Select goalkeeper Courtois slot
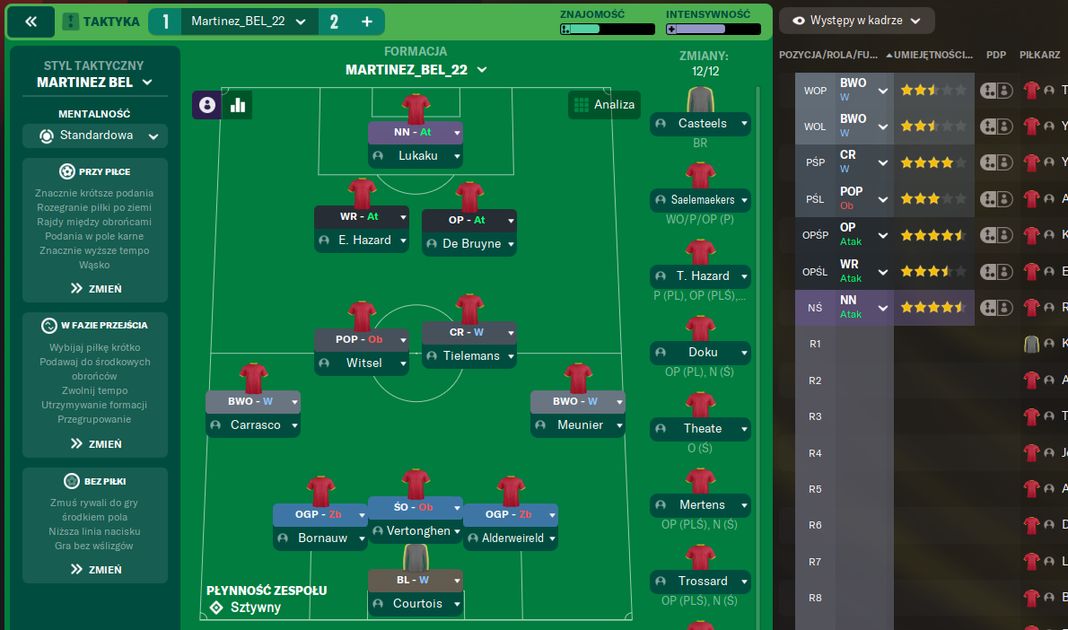The width and height of the screenshot is (1068, 630). pyautogui.click(x=416, y=604)
